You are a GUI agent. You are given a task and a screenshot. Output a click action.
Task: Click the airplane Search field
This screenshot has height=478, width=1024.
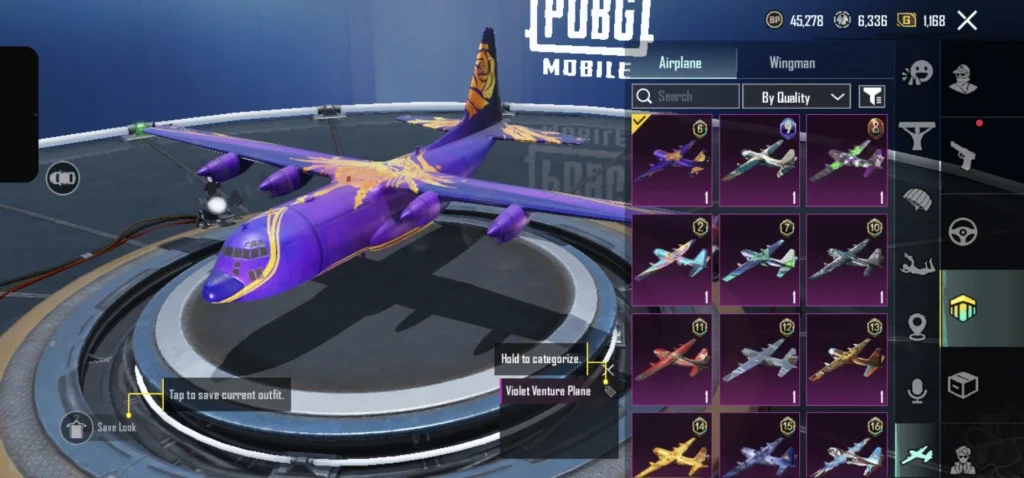pos(686,96)
